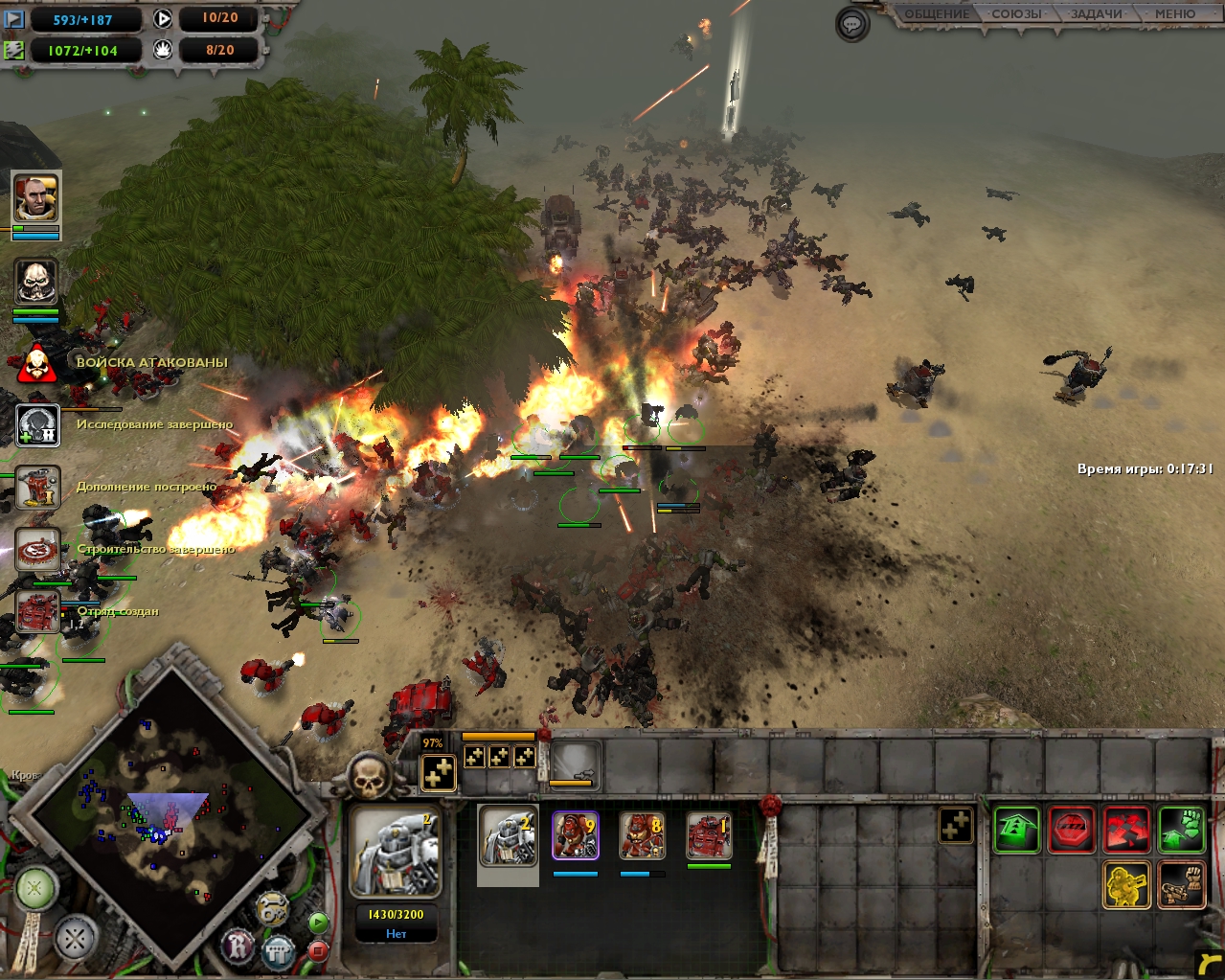Open the Меню game menu

point(1174,14)
